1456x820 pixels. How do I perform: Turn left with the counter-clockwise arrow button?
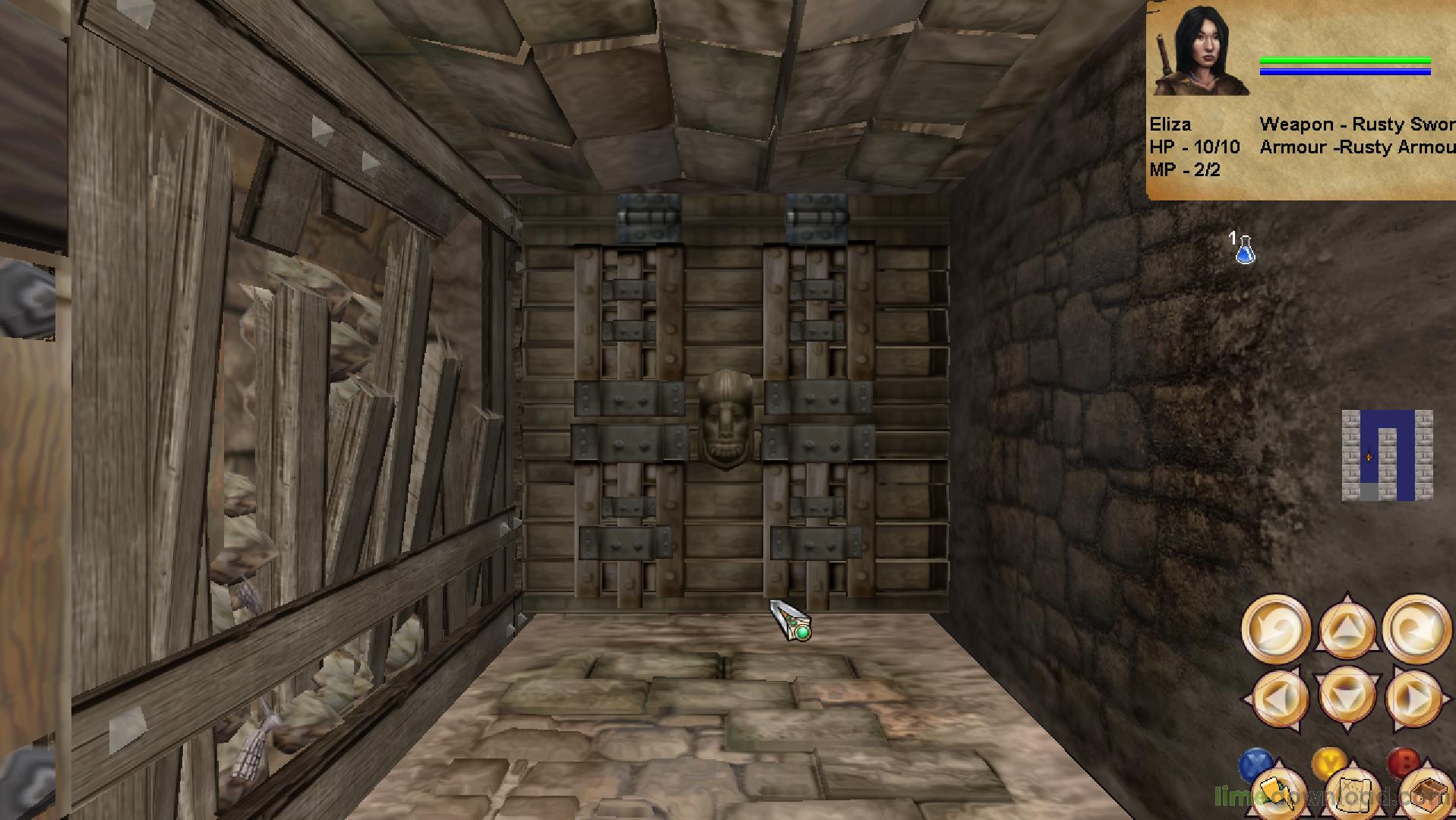click(1275, 629)
